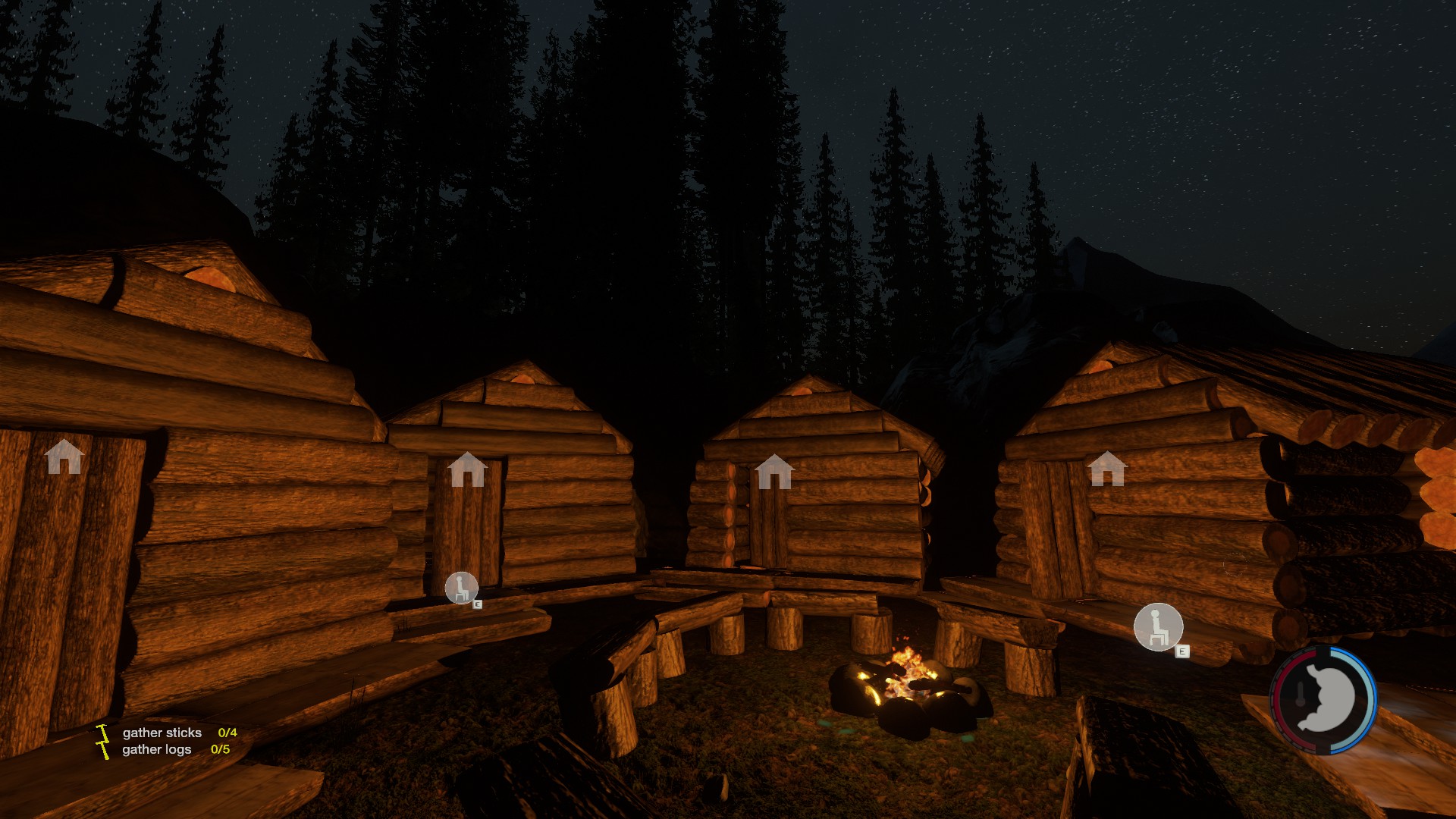Viewport: 1456px width, 819px height.
Task: Click the smaller sit-on-bench icon
Action: click(x=461, y=588)
